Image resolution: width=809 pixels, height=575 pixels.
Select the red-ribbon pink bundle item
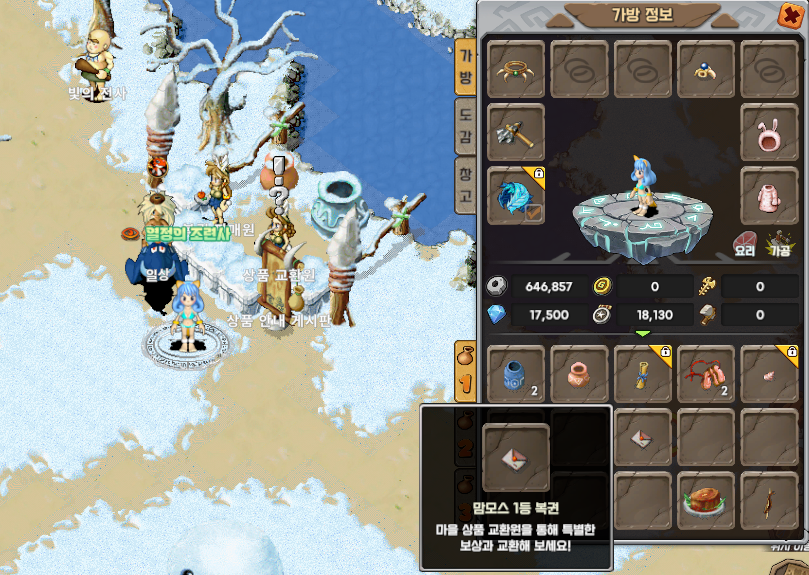tap(706, 374)
